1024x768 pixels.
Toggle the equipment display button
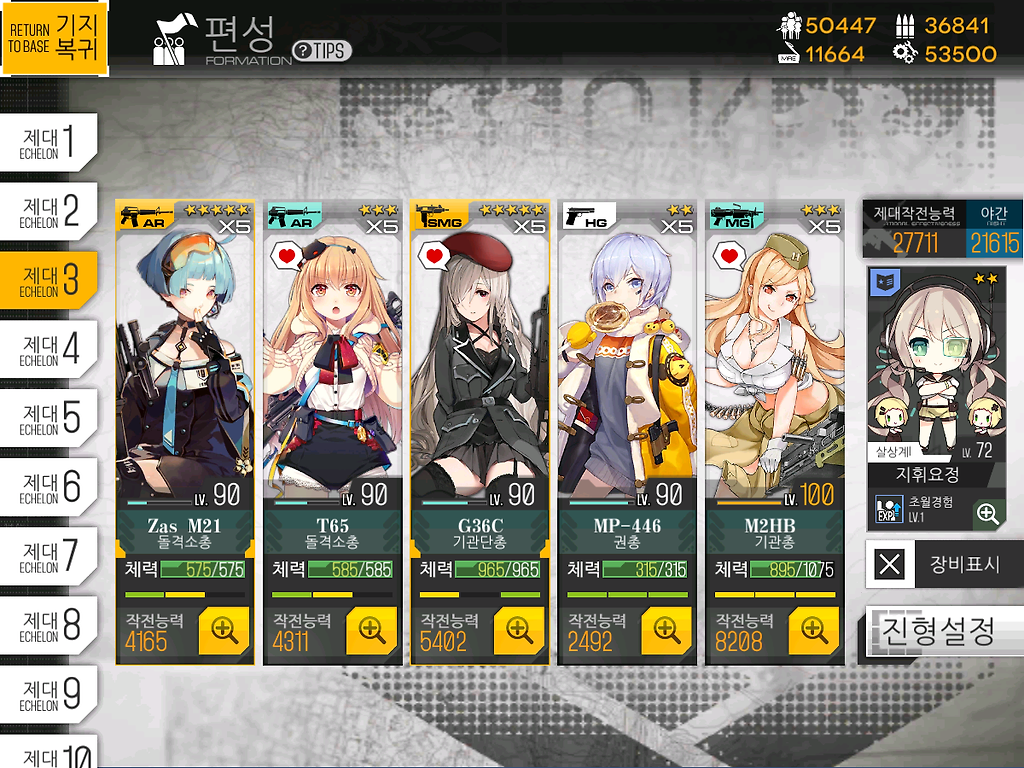tap(944, 564)
